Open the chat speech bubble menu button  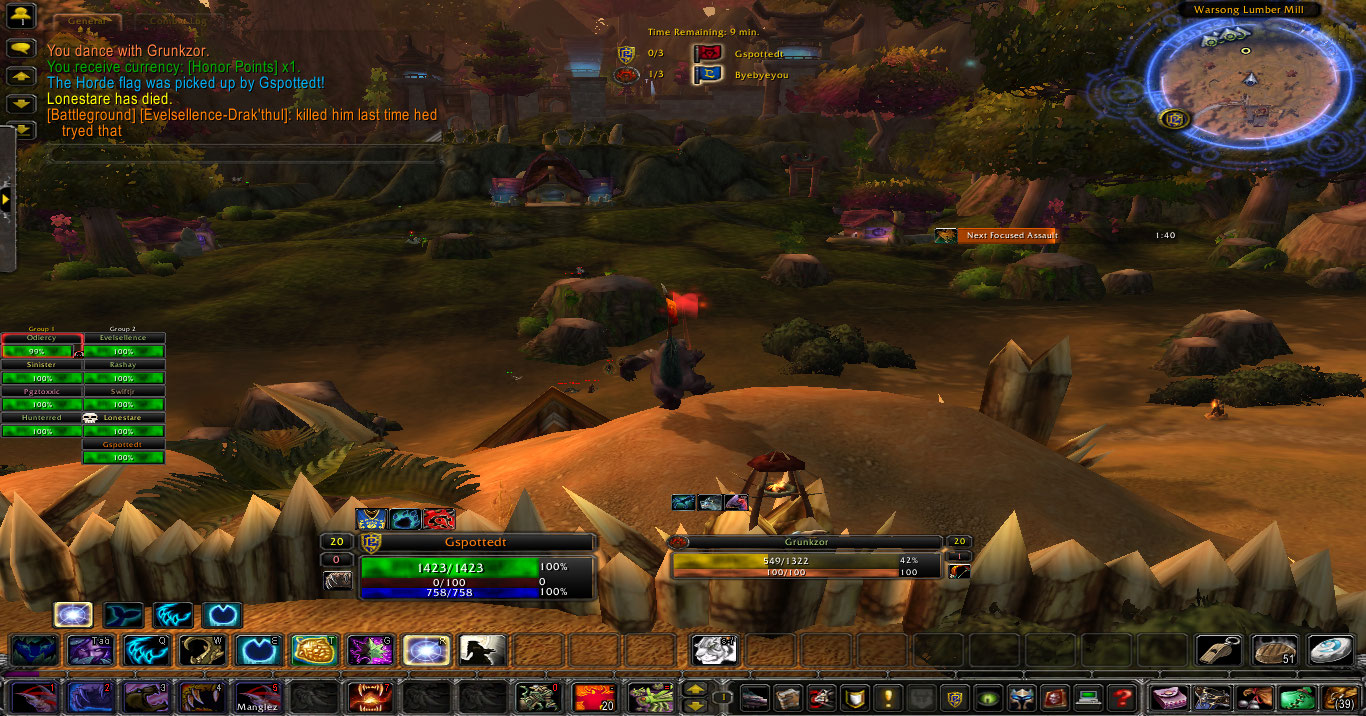click(20, 47)
